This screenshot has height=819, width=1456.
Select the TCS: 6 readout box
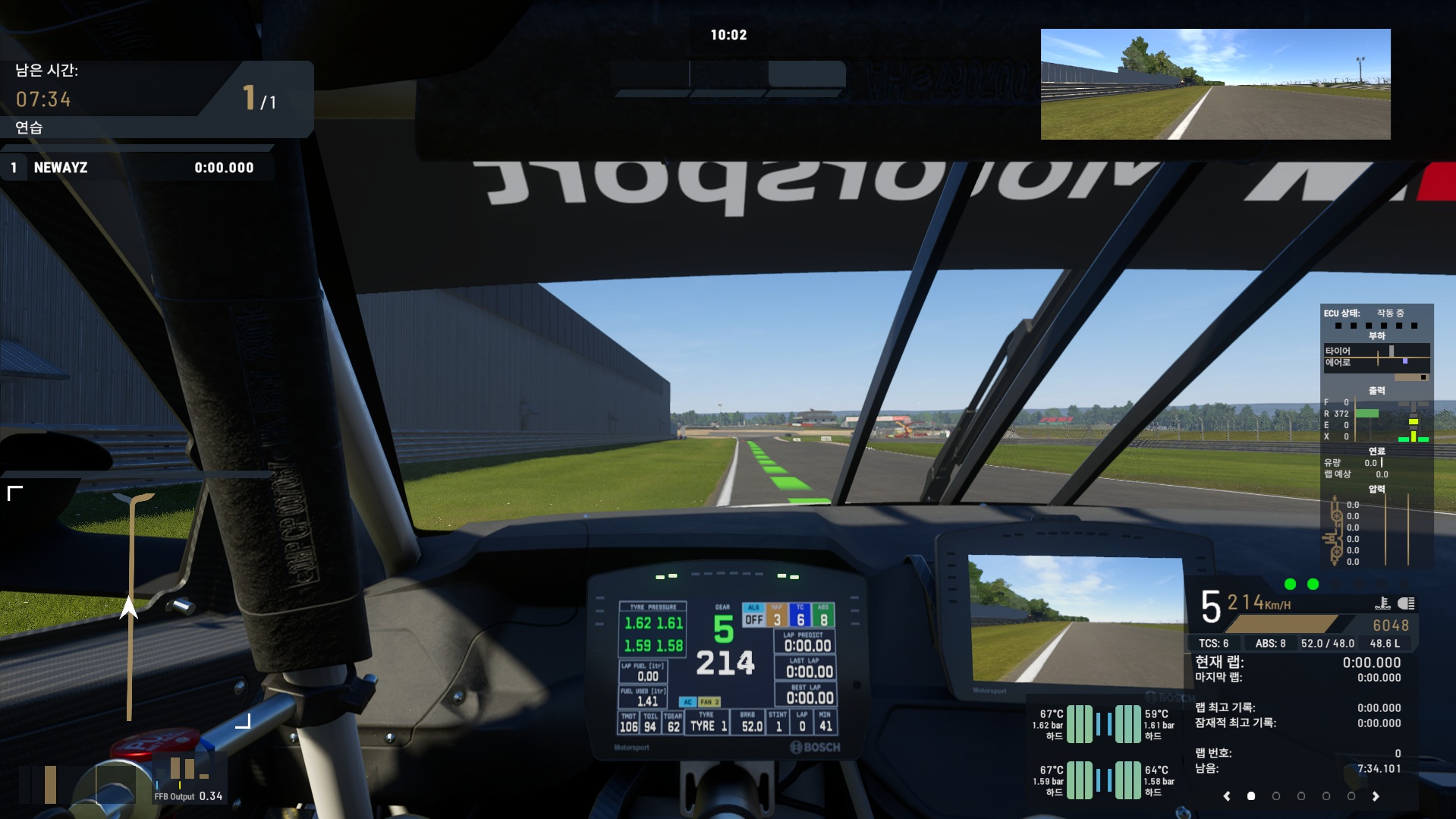click(1214, 644)
